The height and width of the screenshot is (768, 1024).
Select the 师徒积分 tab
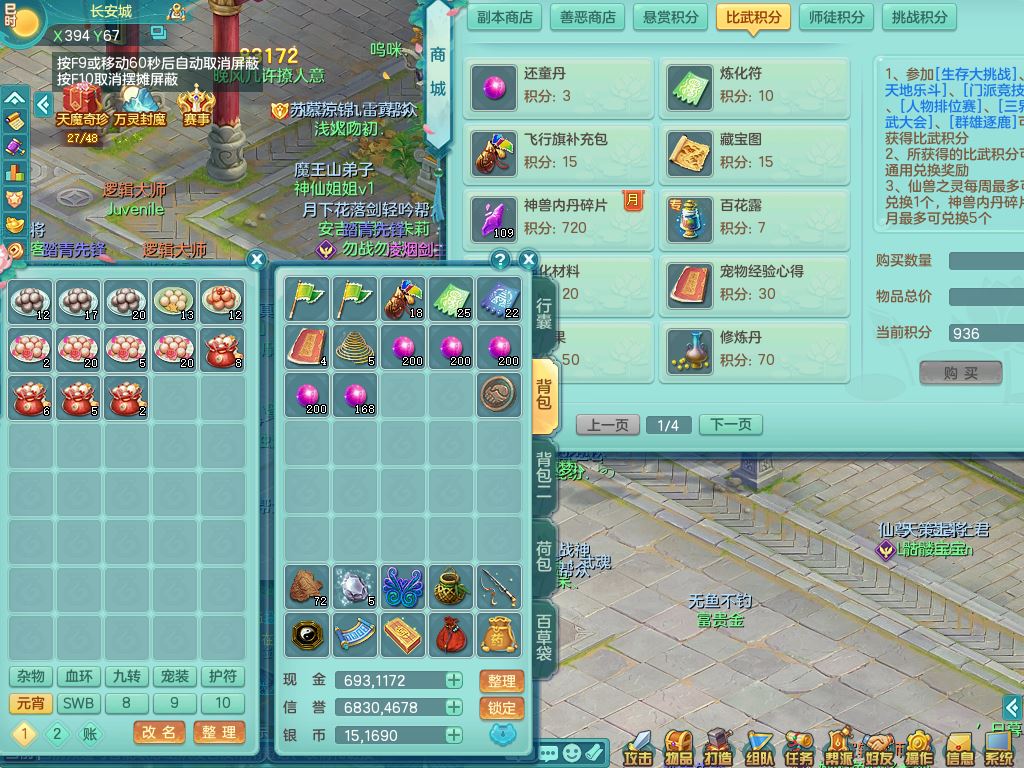(837, 17)
